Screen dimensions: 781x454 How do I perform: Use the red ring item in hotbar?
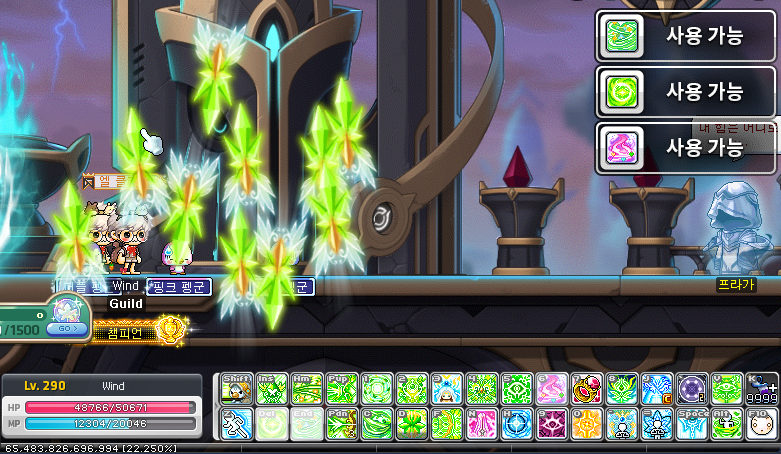[x=586, y=388]
